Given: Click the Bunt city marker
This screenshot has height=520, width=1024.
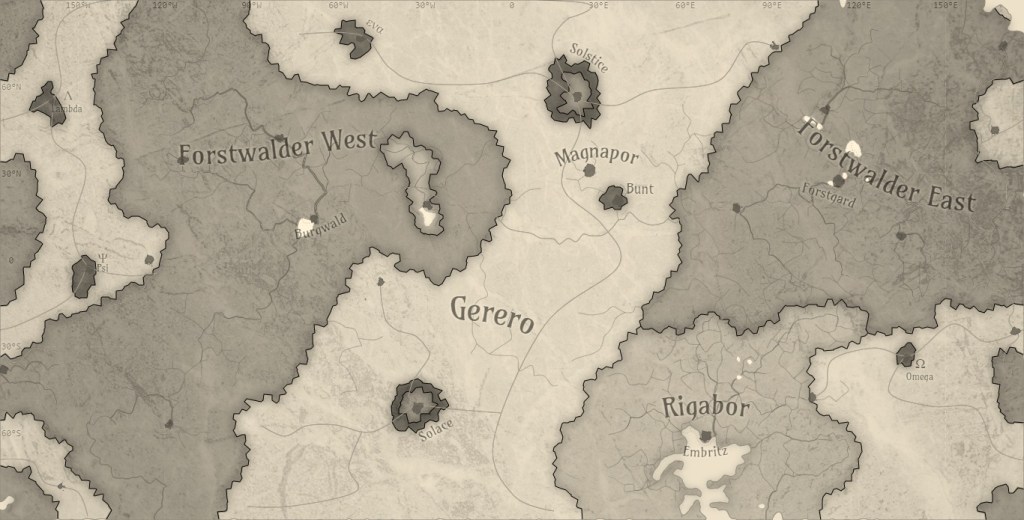Looking at the screenshot, I should (x=613, y=198).
